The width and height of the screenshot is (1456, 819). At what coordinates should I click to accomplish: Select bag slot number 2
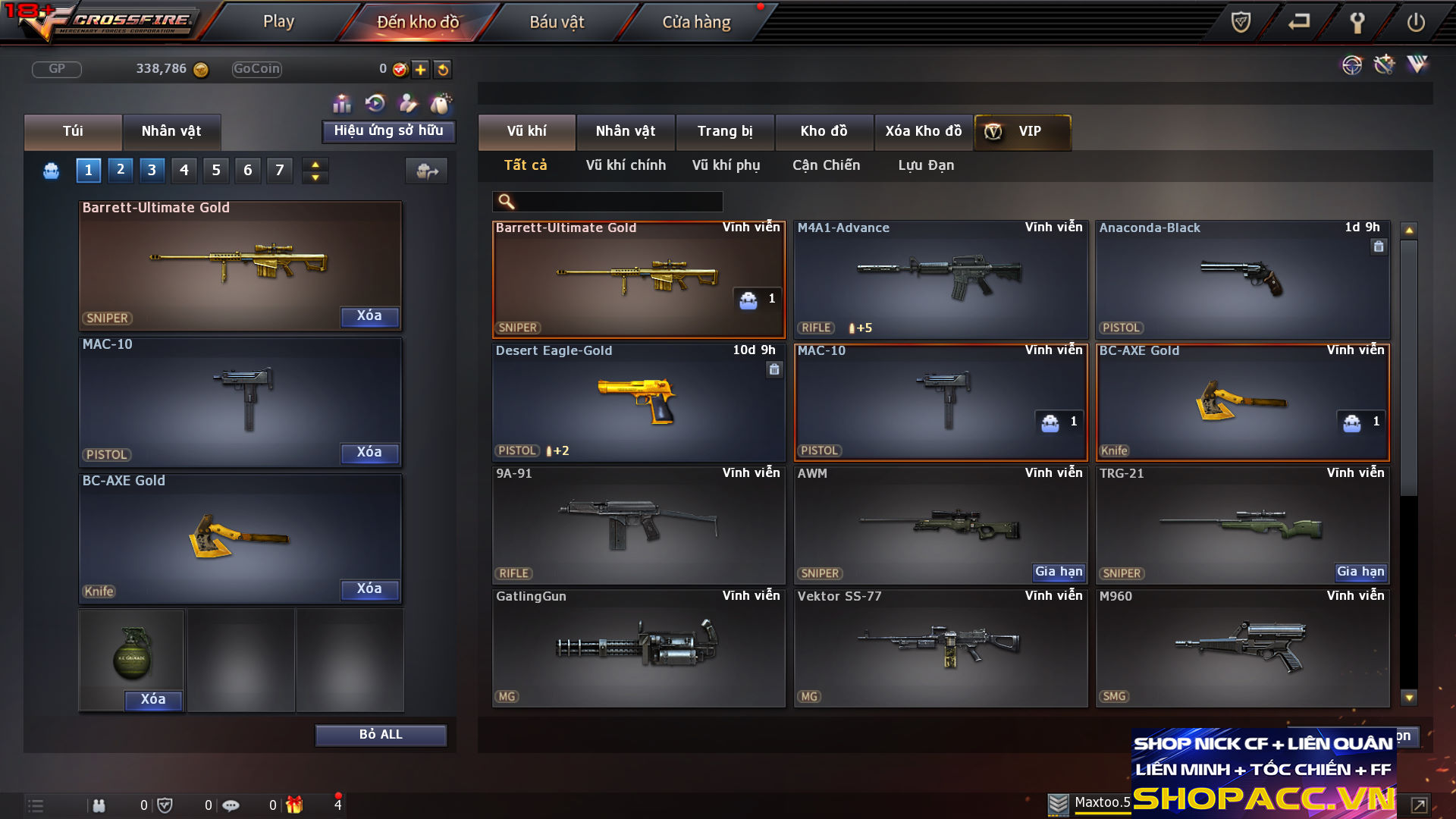point(121,170)
